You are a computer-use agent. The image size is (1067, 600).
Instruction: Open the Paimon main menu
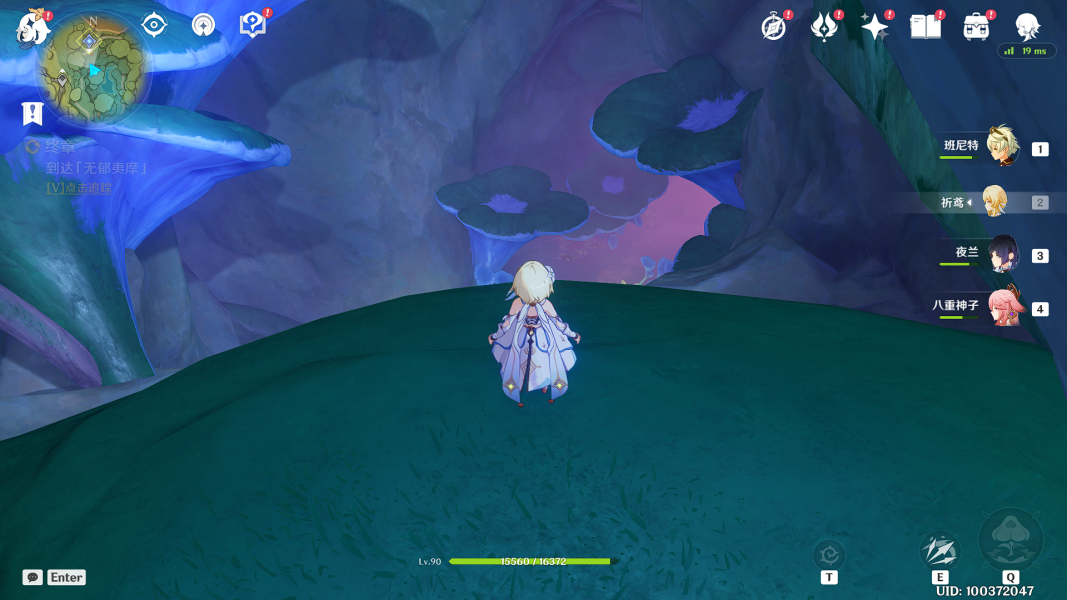(x=33, y=28)
